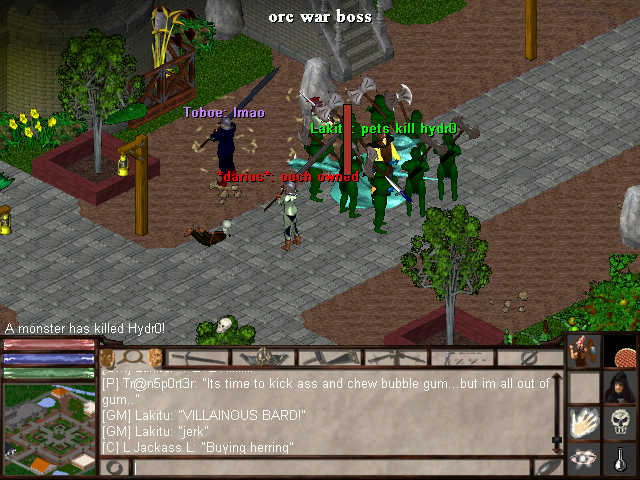Viewport: 640px width, 480px height.
Task: Select the skull icon
Action: point(619,422)
